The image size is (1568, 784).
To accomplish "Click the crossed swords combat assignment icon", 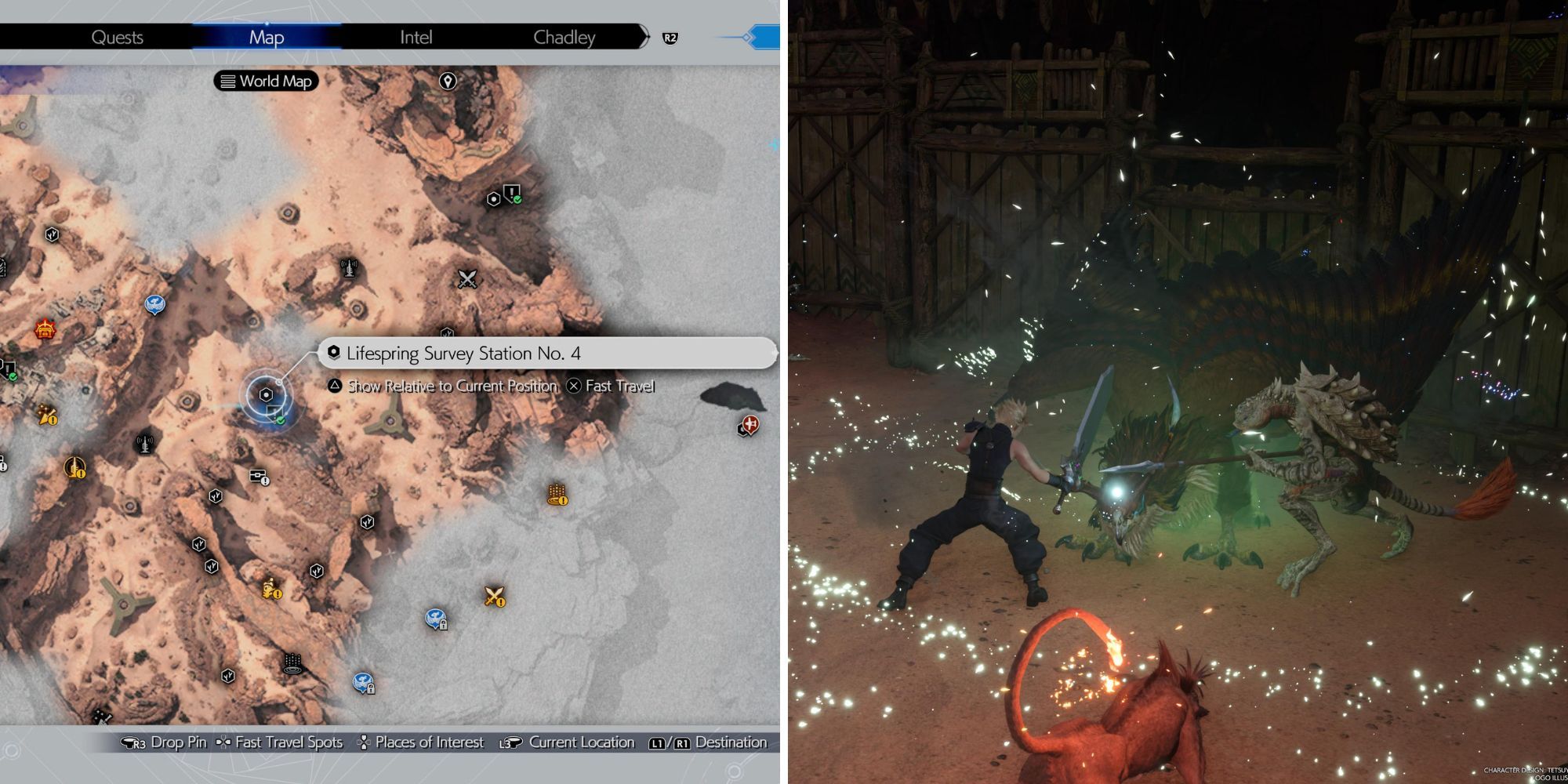I will tap(467, 278).
